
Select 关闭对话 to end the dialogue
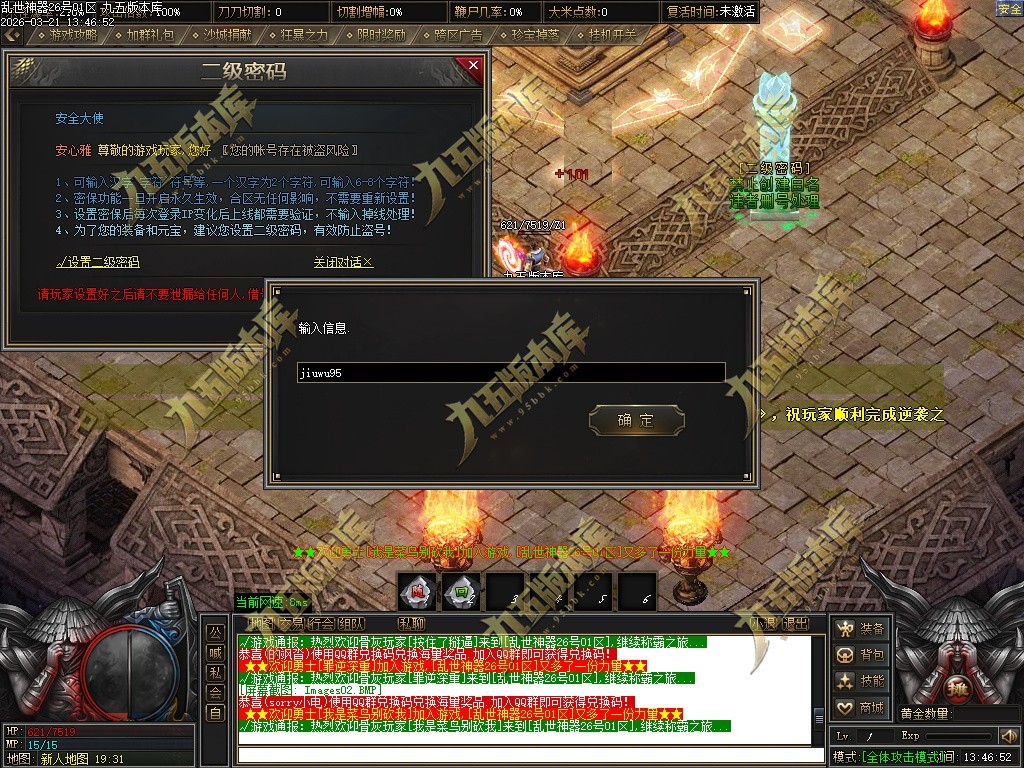[x=343, y=262]
